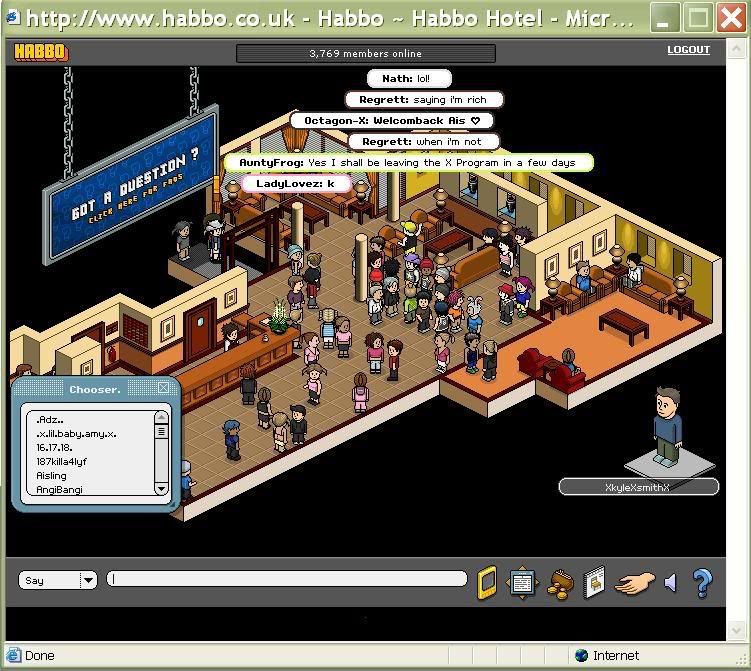Click the Chooser list's down scroll arrow
Viewport: 751px width, 671px height.
[161, 489]
